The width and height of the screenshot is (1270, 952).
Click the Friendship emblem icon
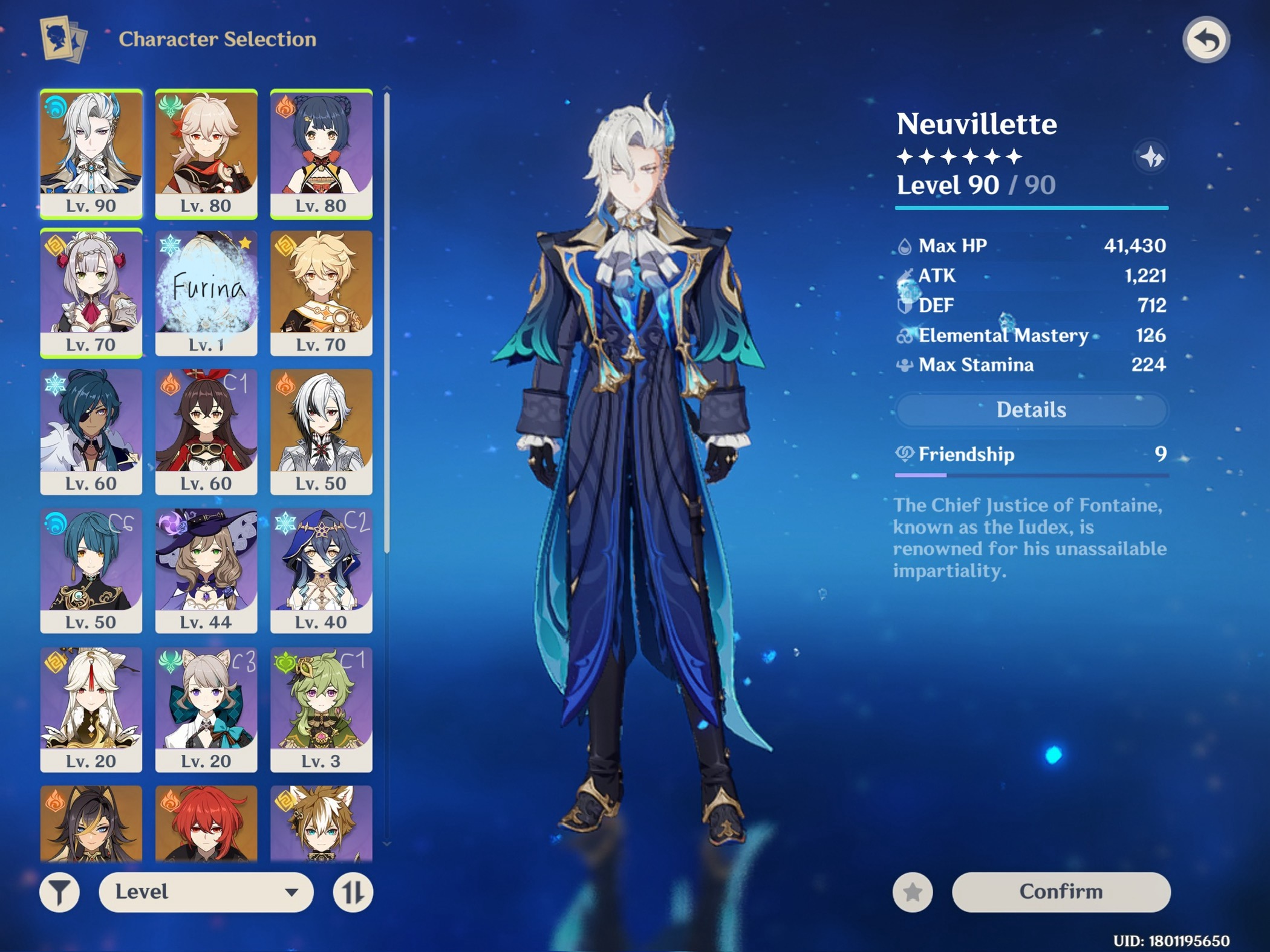point(906,455)
